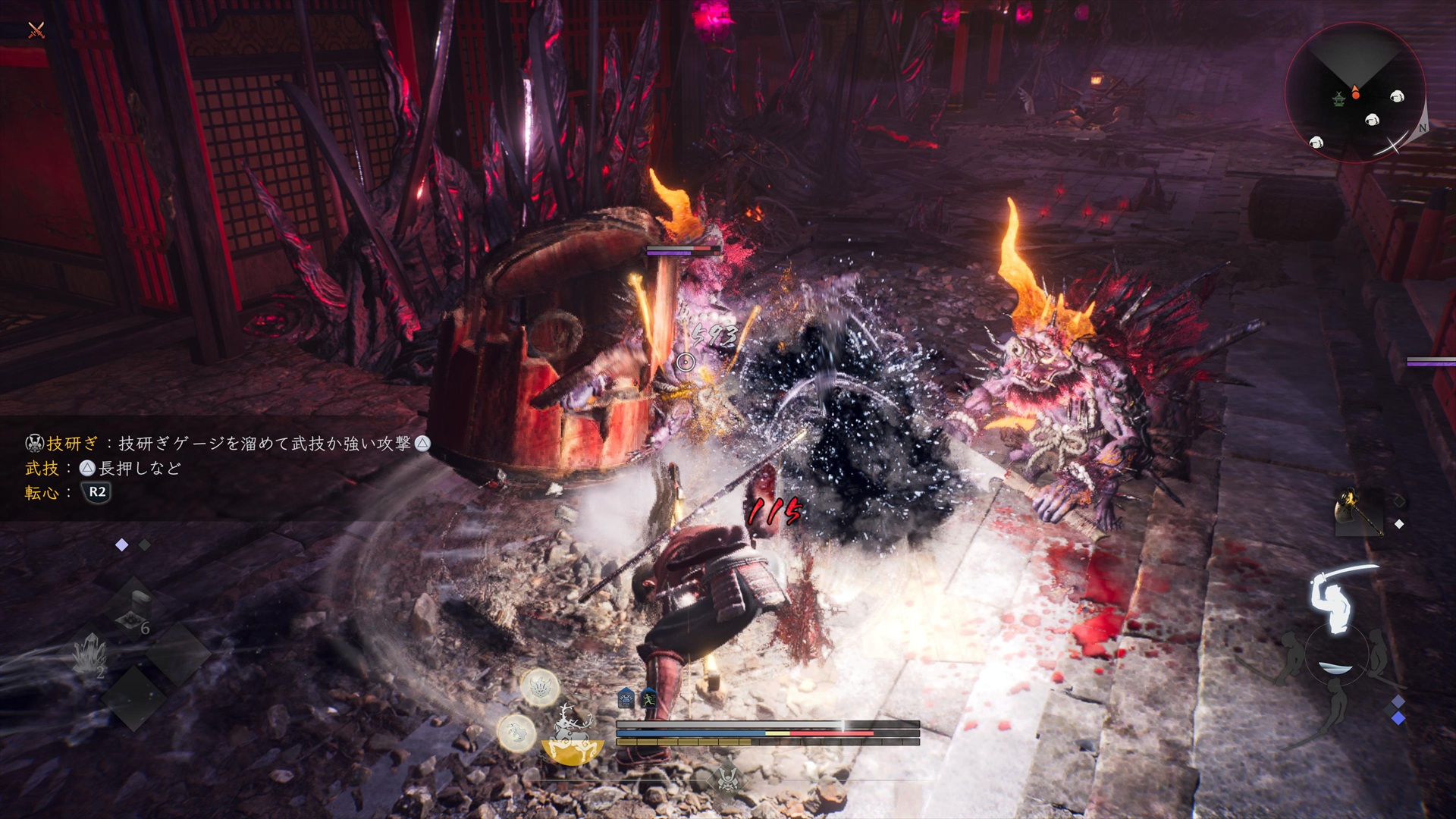Use the crystal cluster item slot

[90, 654]
